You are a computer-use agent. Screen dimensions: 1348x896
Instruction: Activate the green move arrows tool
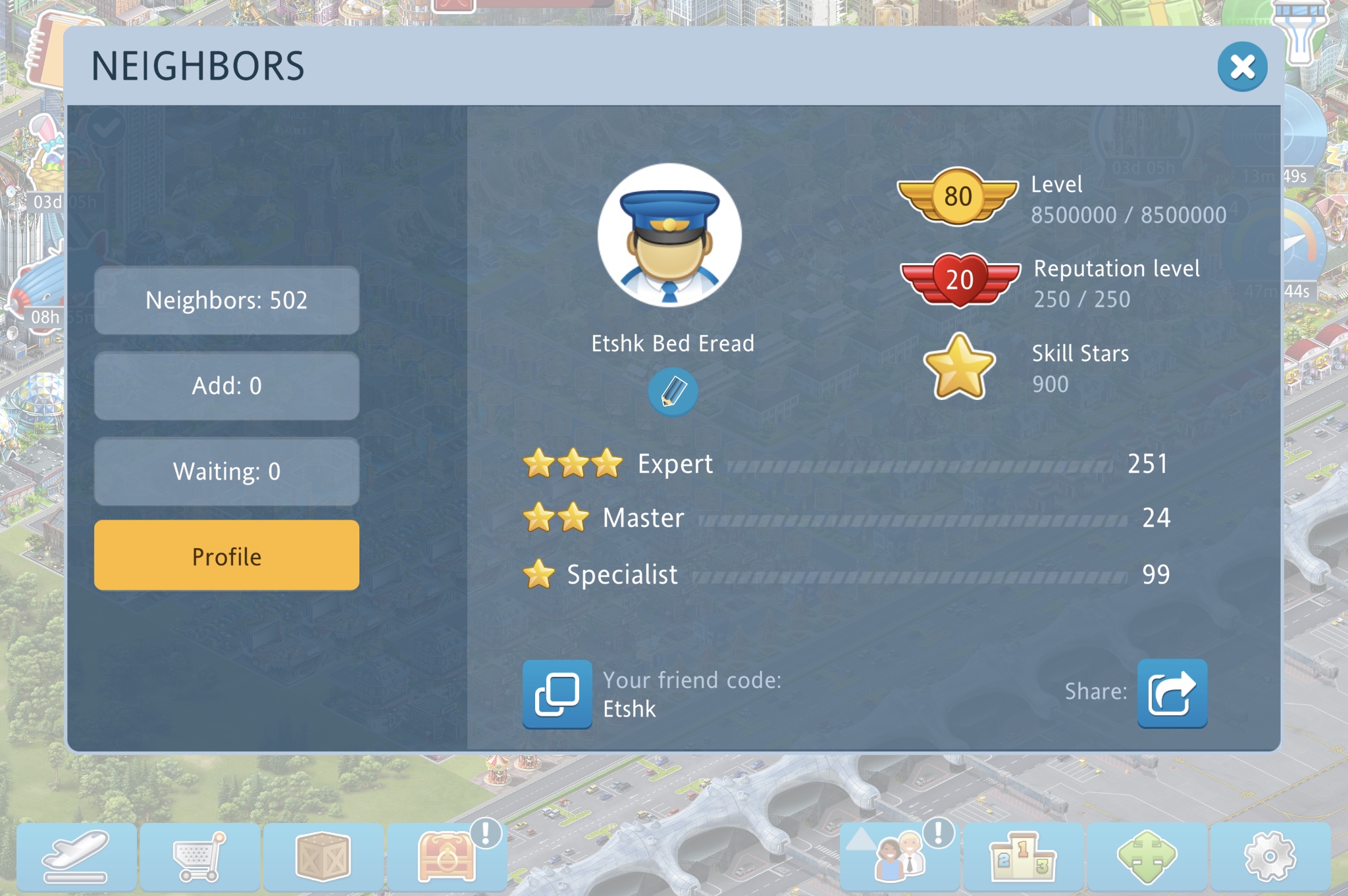point(1147,857)
